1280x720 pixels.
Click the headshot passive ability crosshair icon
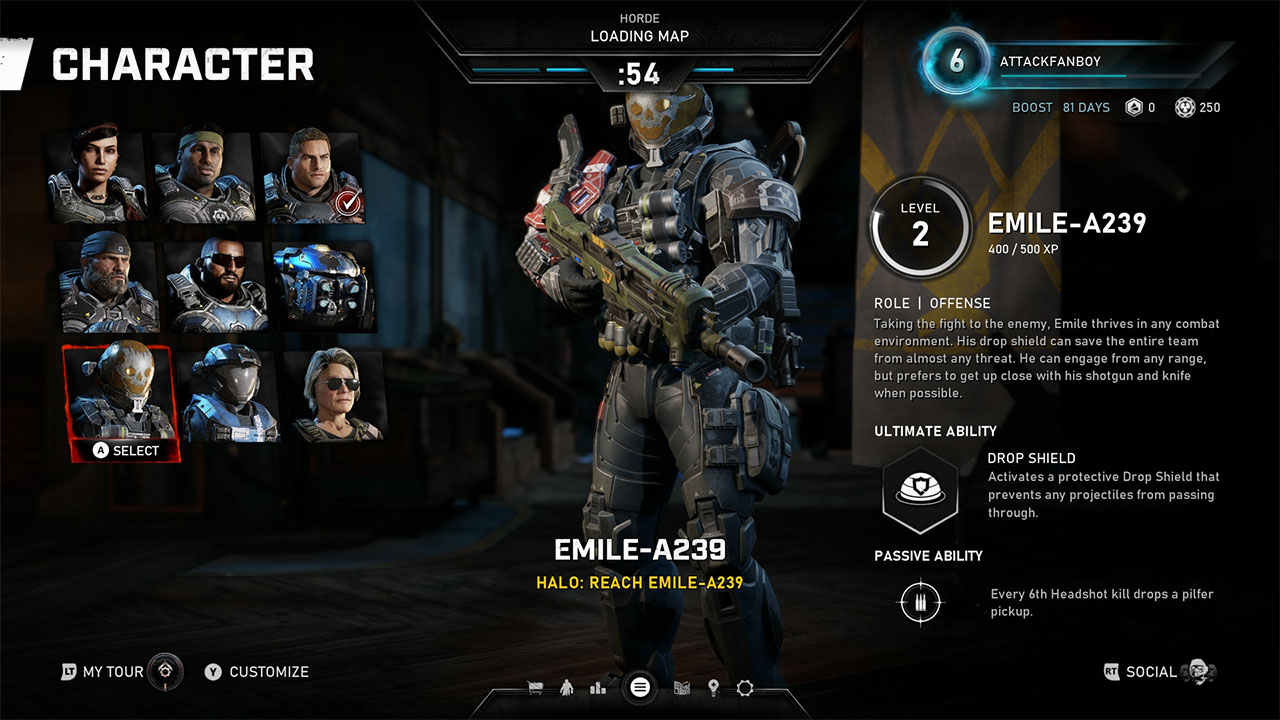point(920,602)
